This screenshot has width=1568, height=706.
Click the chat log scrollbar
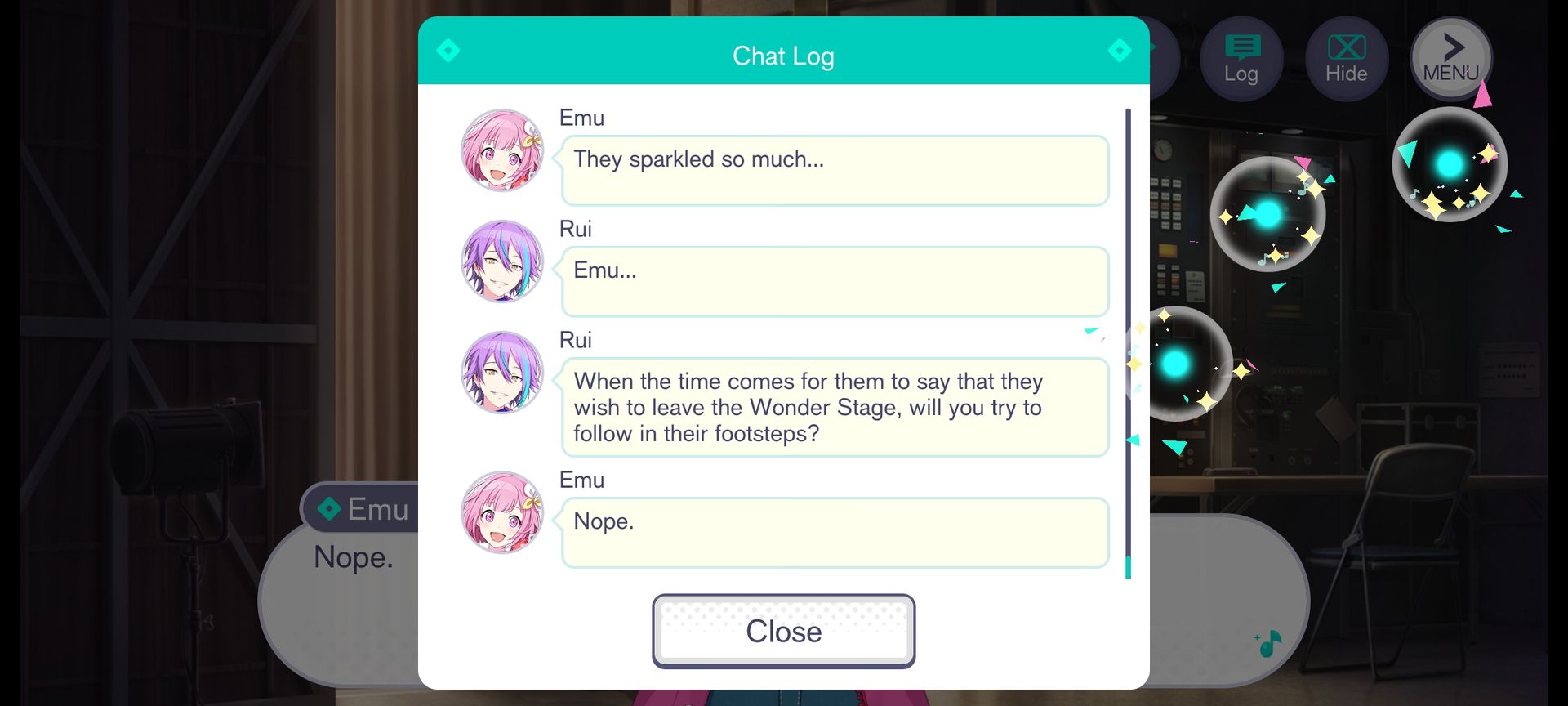point(1128,343)
